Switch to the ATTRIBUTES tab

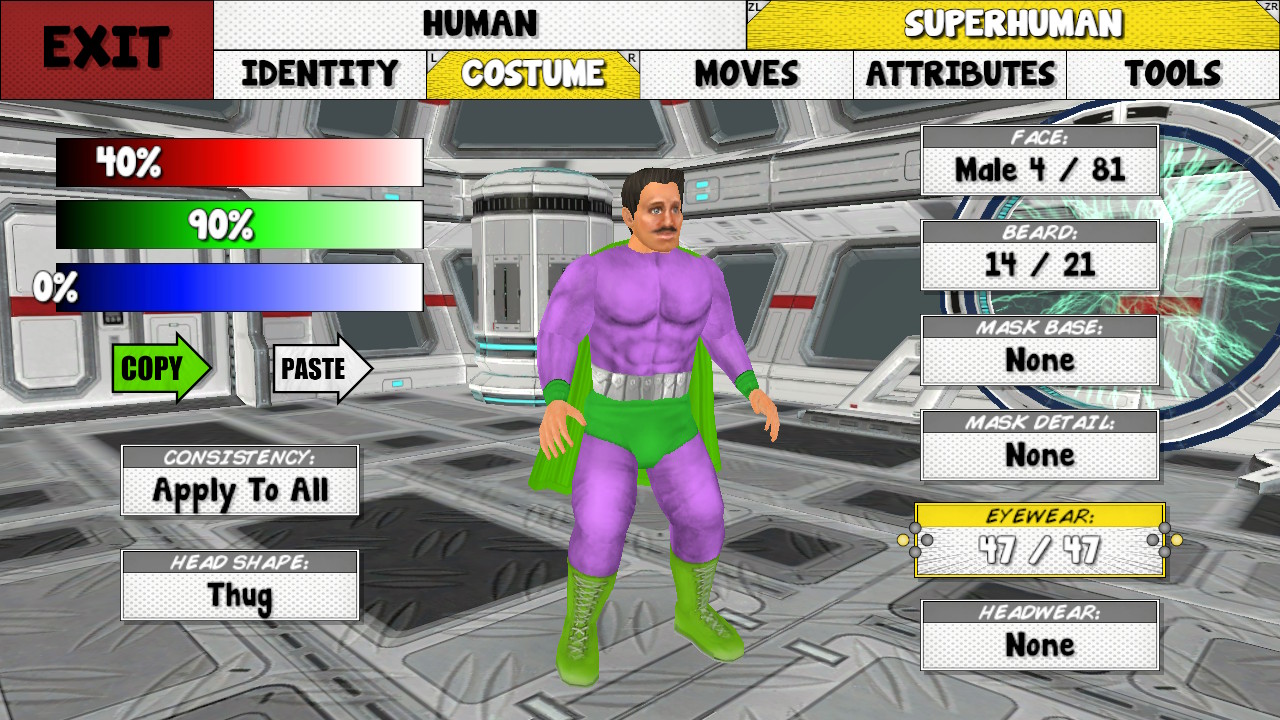coord(960,74)
